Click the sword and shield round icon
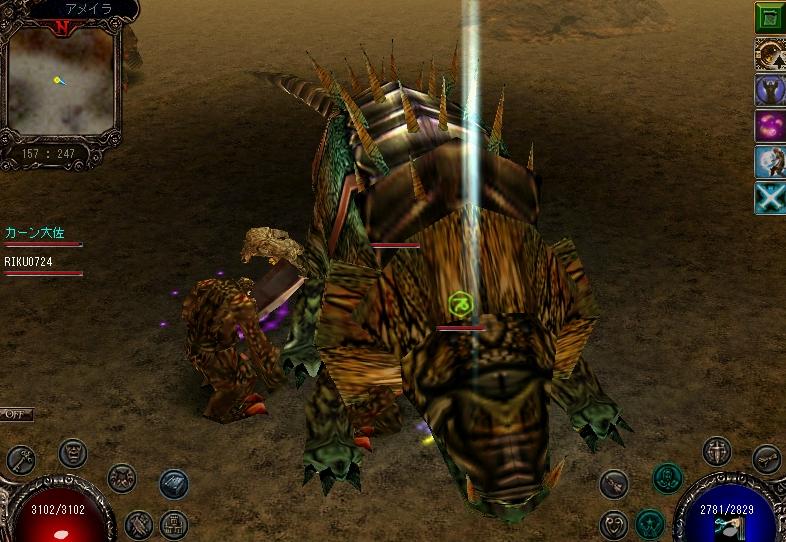Image resolution: width=786 pixels, height=542 pixels. (717, 451)
